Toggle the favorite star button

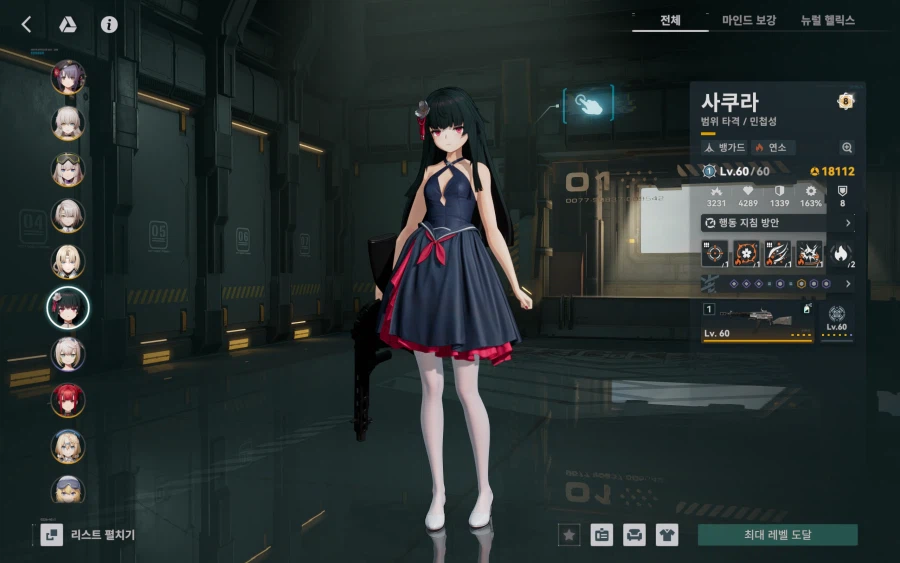coord(569,535)
